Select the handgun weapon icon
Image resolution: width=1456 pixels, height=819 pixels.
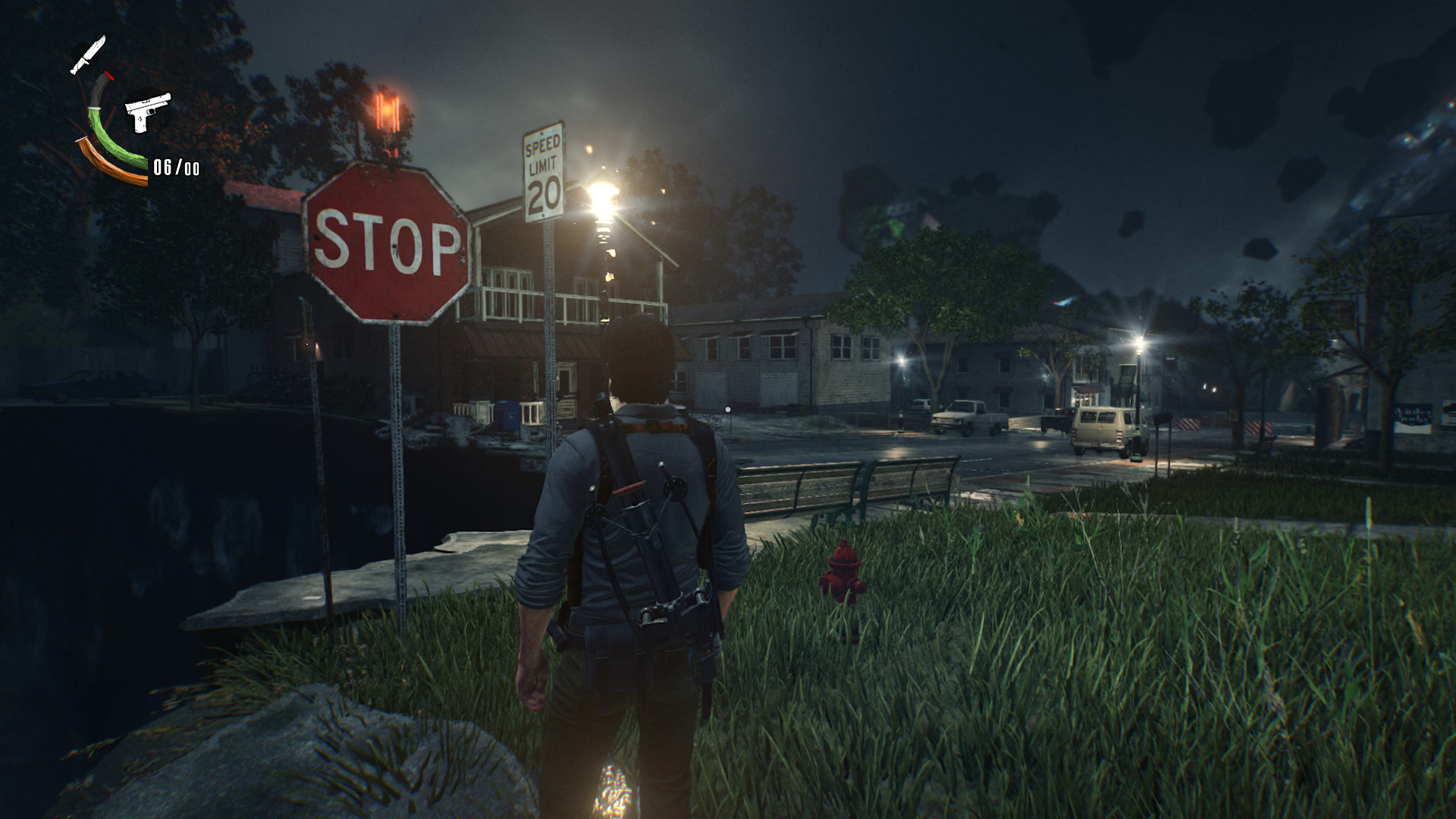pyautogui.click(x=147, y=112)
